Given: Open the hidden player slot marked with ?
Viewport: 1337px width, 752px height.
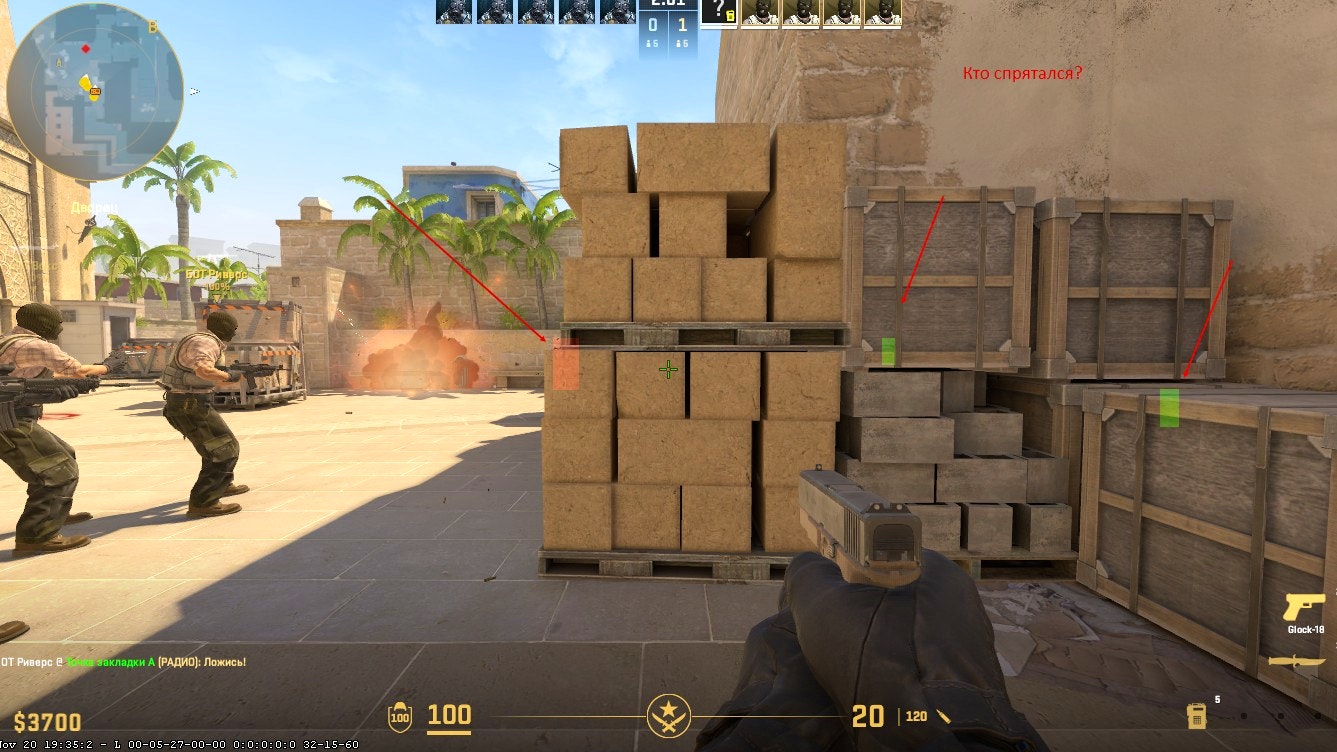Looking at the screenshot, I should [x=721, y=13].
